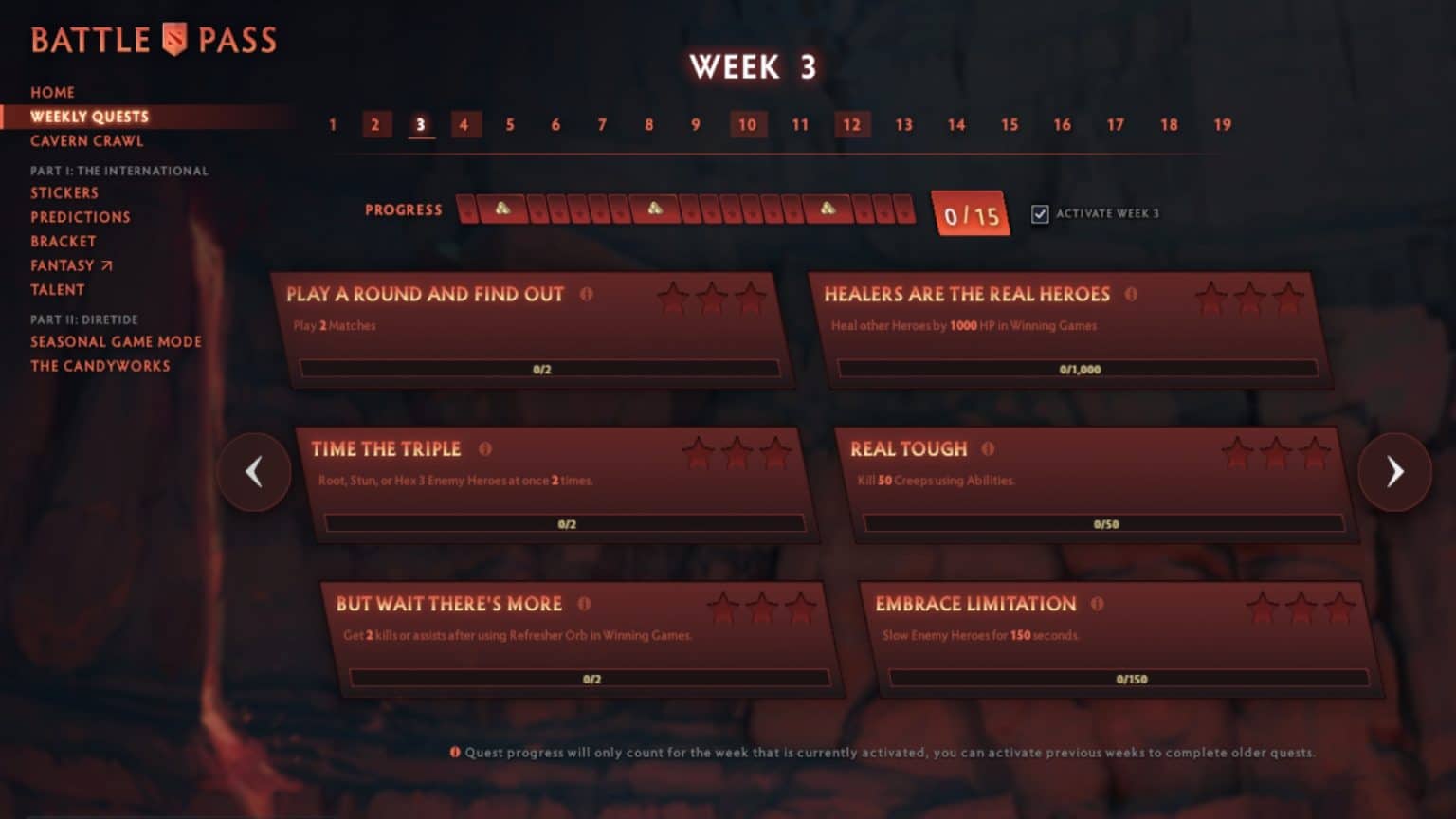Open "Embrace Limitation" quest details
1456x819 pixels.
coord(1097,606)
